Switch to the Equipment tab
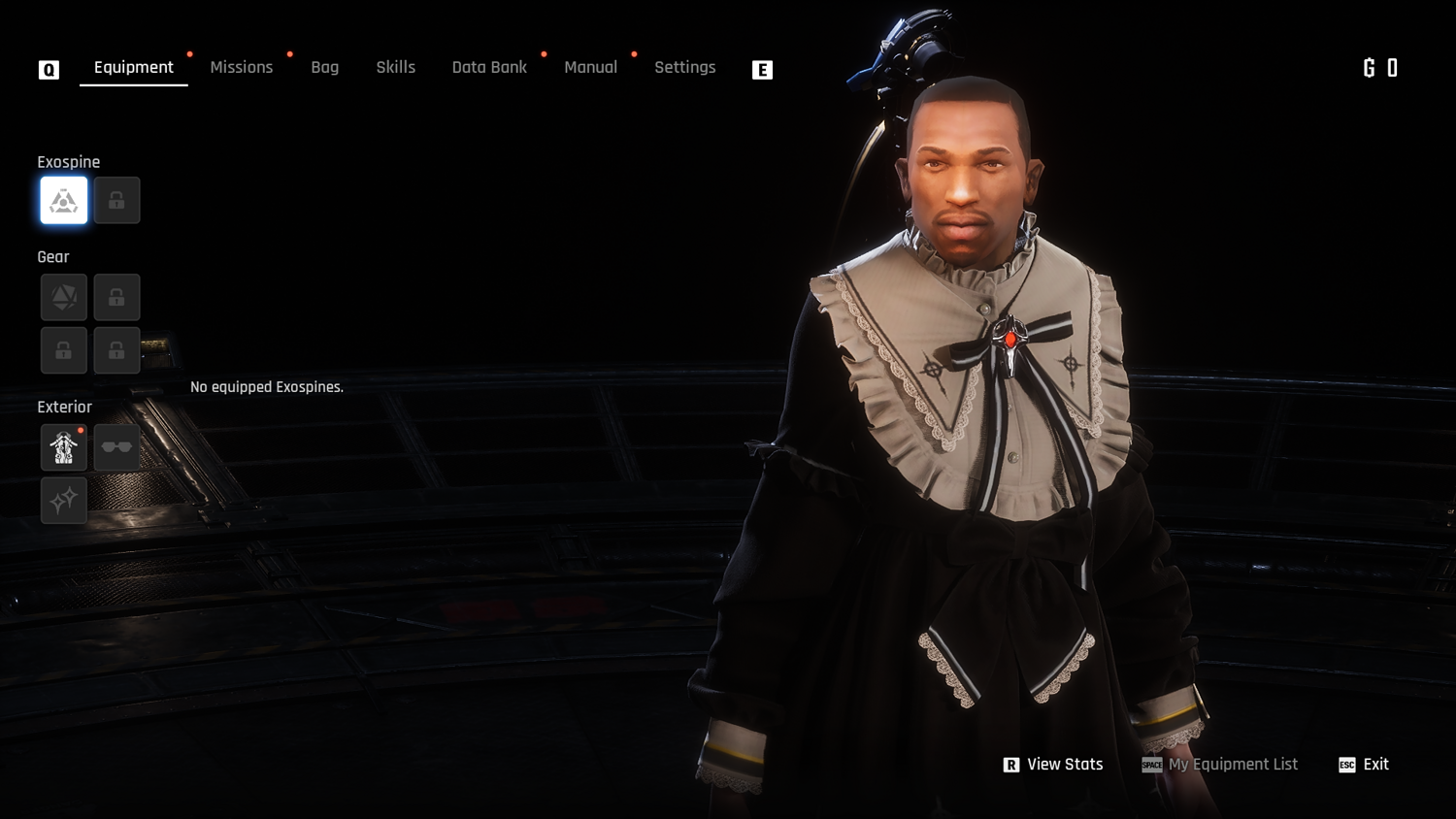Viewport: 1456px width, 819px height. [x=134, y=67]
